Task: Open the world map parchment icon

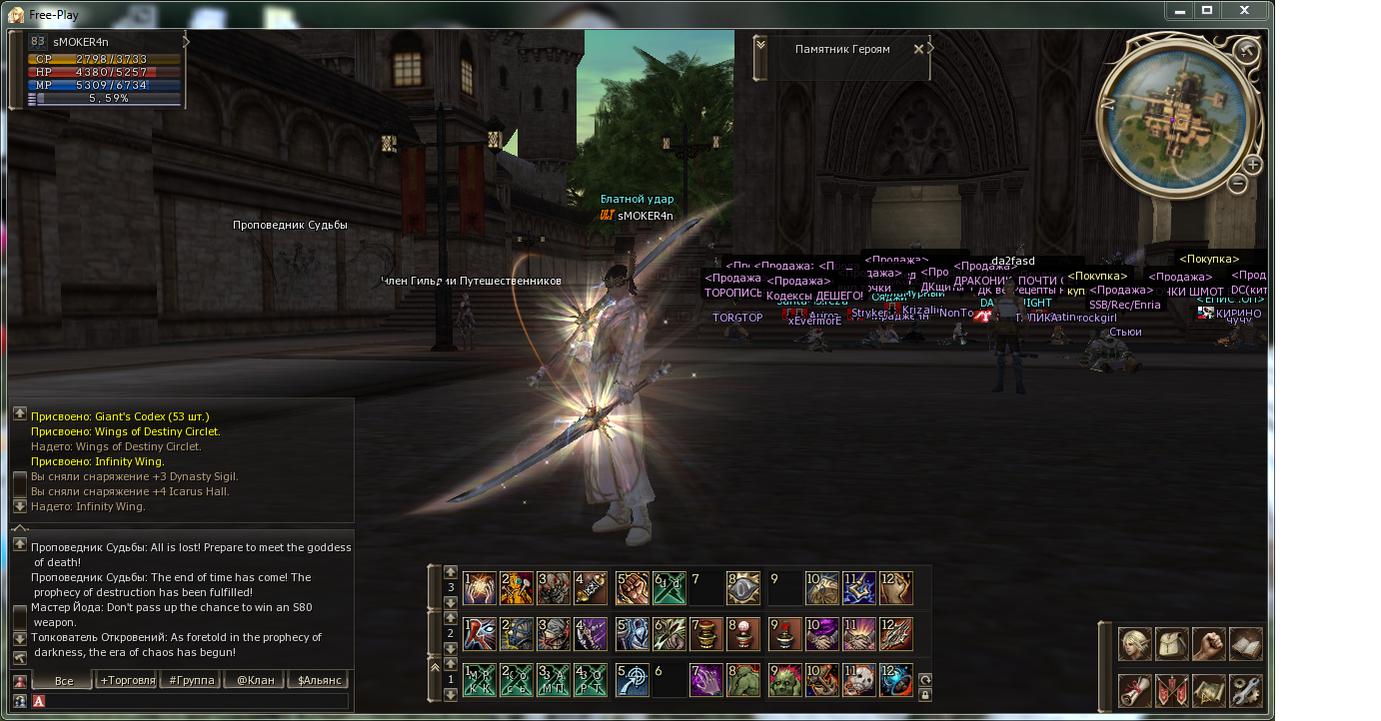Action: point(1208,691)
